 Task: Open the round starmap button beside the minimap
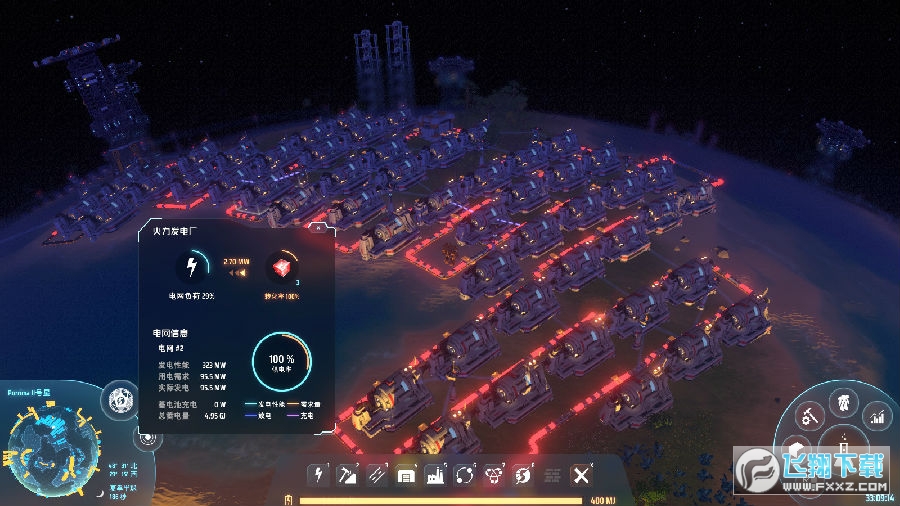pyautogui.click(x=123, y=397)
